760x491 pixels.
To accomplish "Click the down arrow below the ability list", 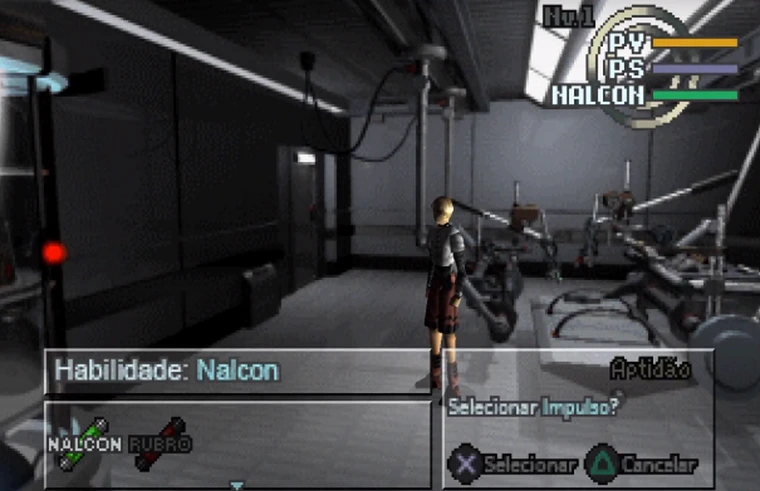I will click(237, 486).
